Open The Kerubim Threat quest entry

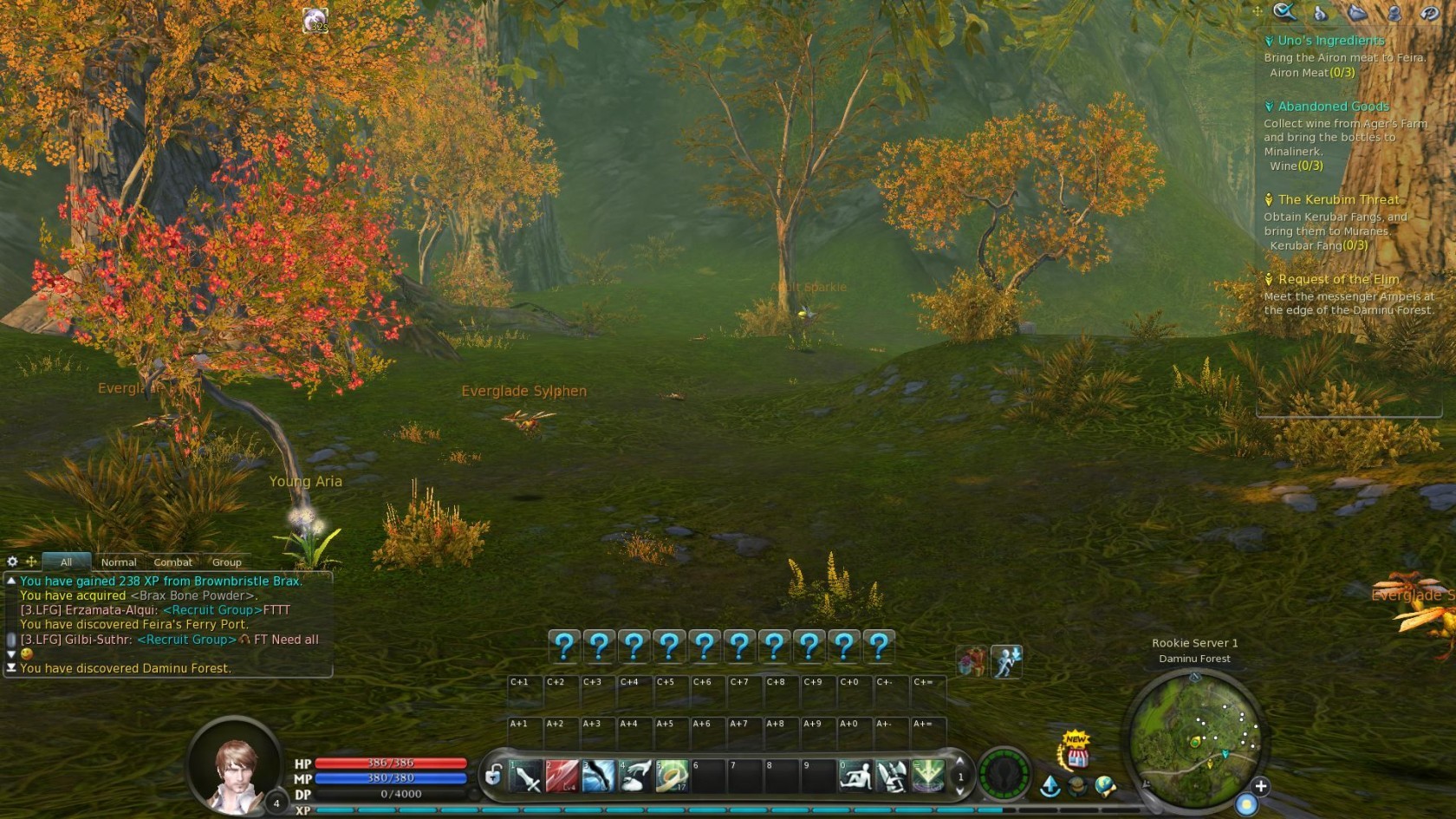(1338, 200)
